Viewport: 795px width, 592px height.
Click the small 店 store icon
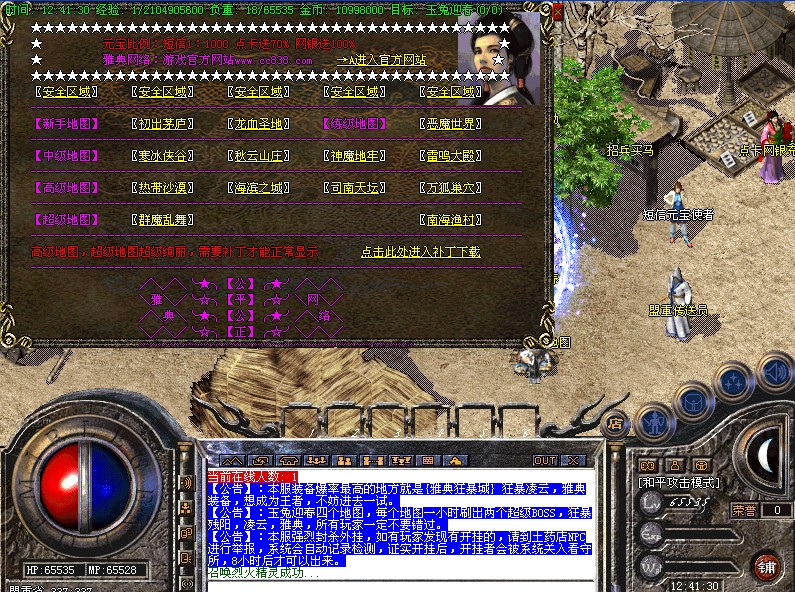tap(615, 423)
